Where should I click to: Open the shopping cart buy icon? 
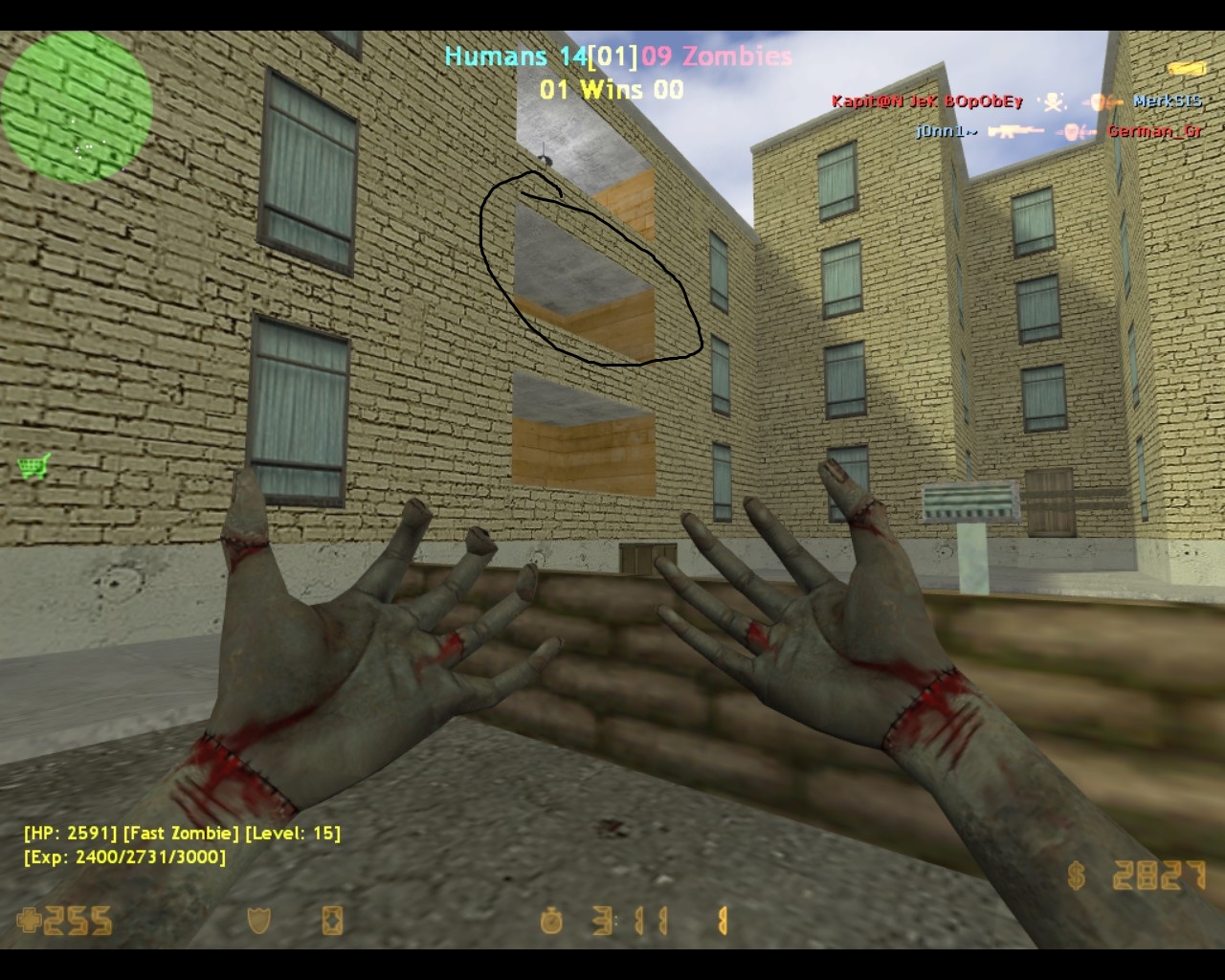(x=33, y=468)
